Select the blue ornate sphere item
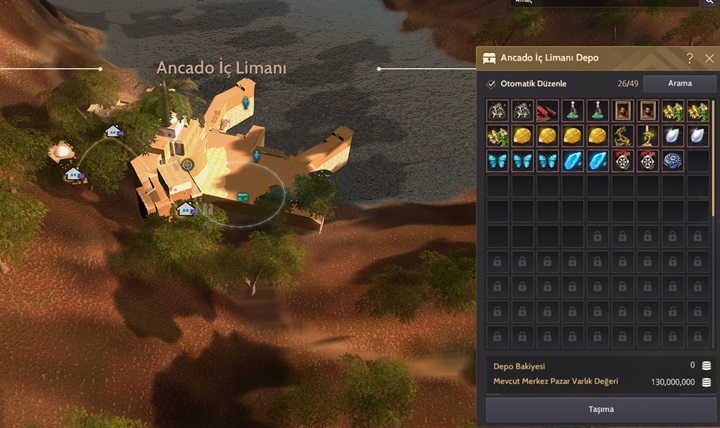 coord(673,160)
